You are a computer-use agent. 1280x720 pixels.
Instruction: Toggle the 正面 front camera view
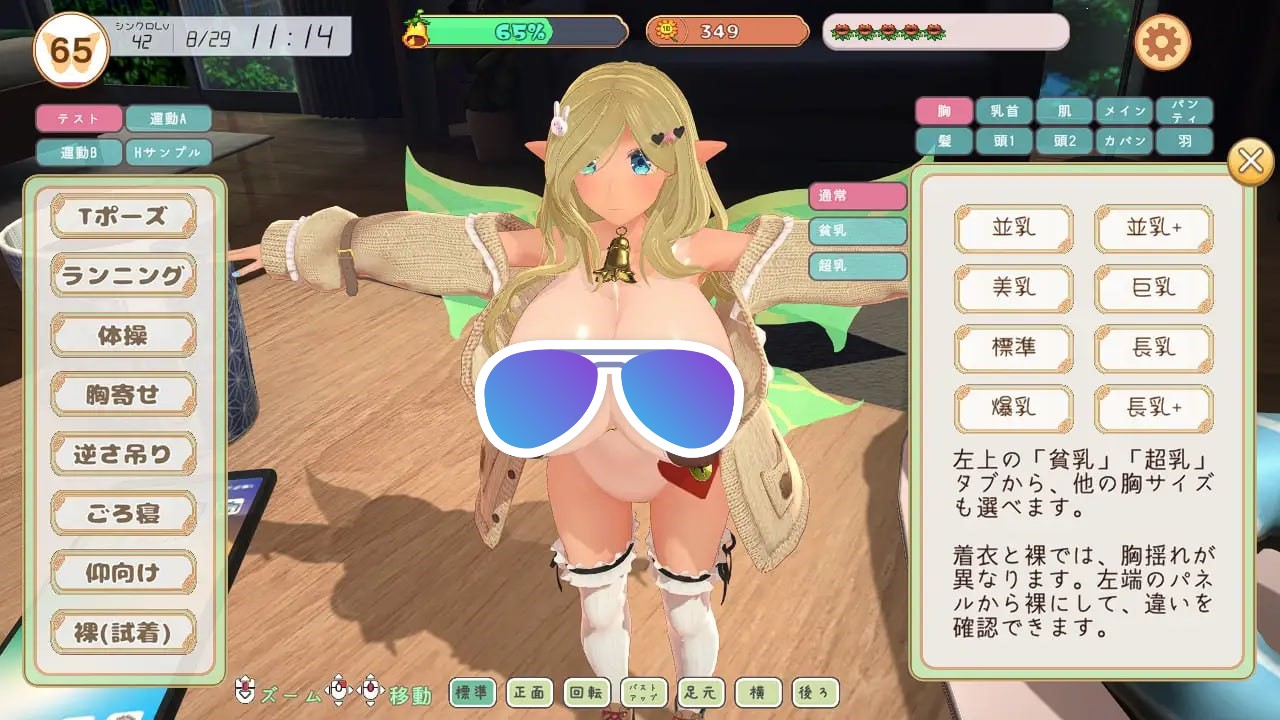coord(529,691)
